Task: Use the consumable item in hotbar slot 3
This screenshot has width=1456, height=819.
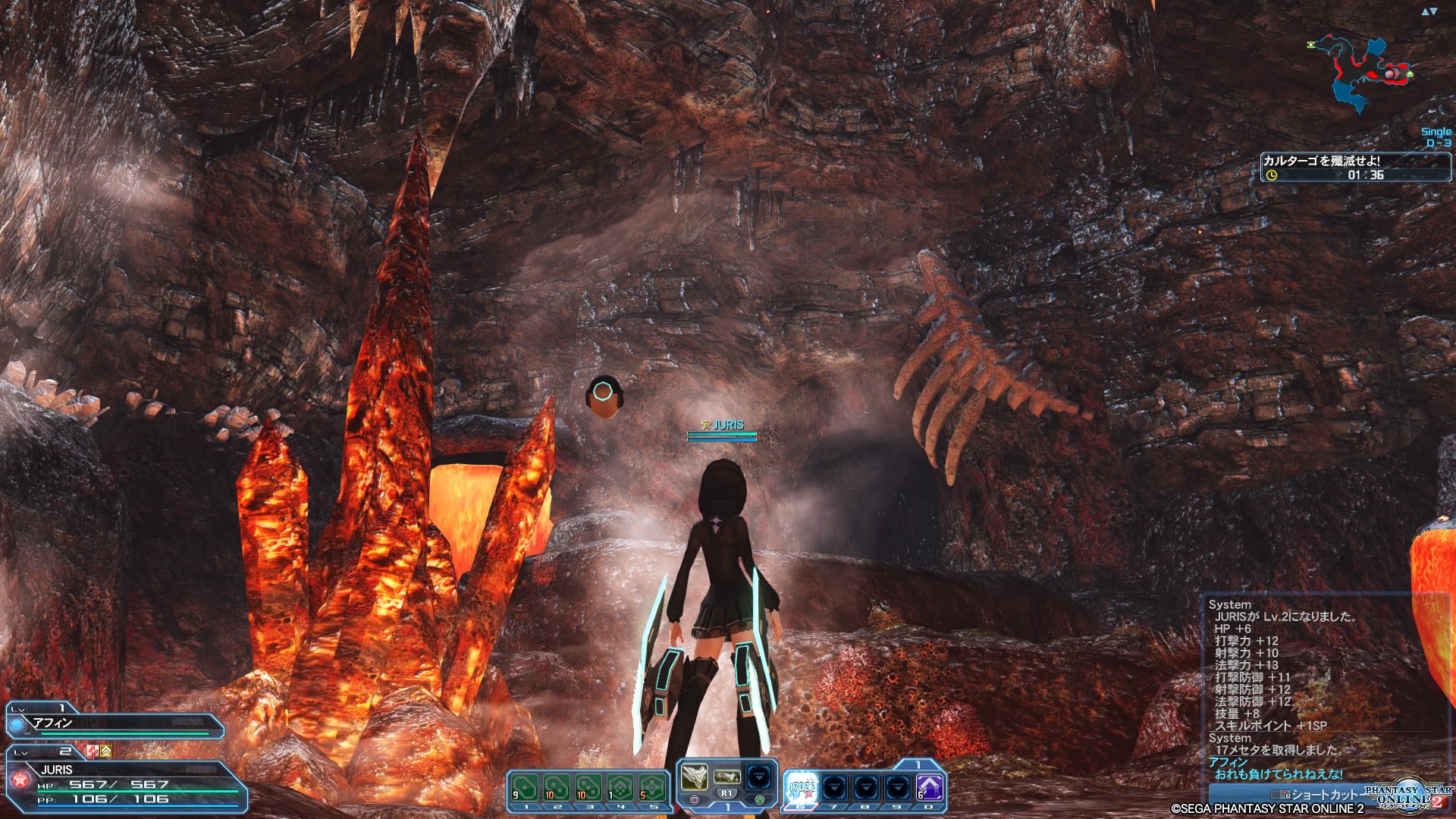Action: 588,787
